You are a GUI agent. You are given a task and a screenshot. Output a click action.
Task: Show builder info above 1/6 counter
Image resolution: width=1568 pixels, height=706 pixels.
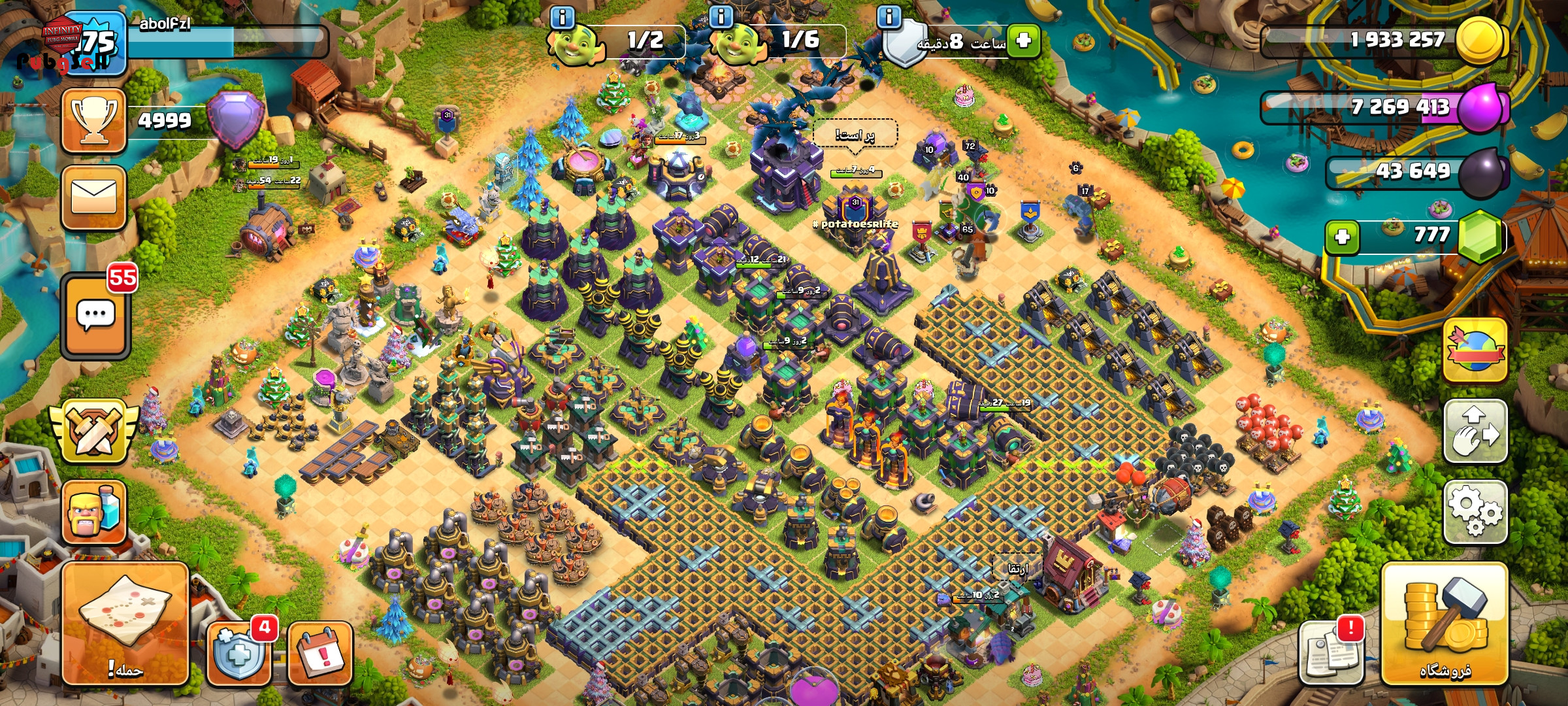pyautogui.click(x=721, y=17)
